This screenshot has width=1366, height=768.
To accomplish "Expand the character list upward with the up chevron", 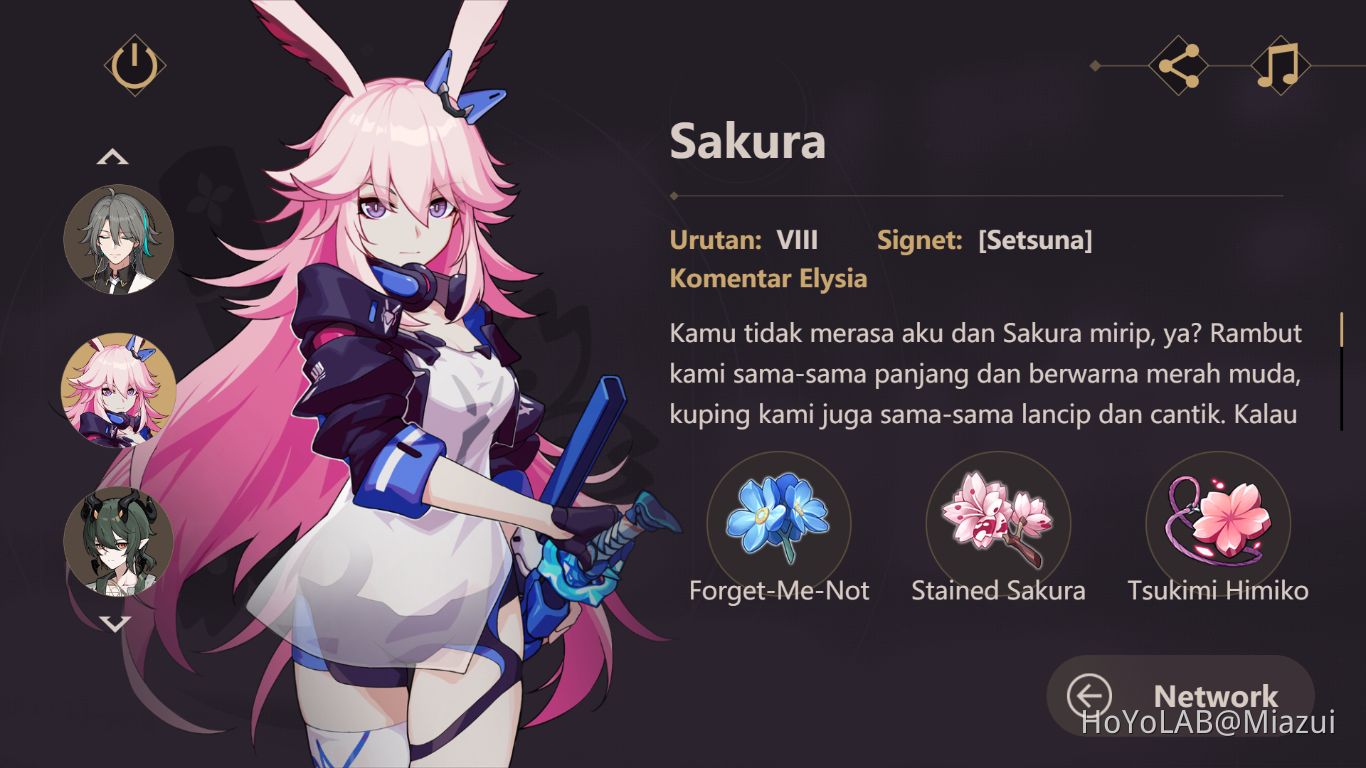I will (x=115, y=156).
